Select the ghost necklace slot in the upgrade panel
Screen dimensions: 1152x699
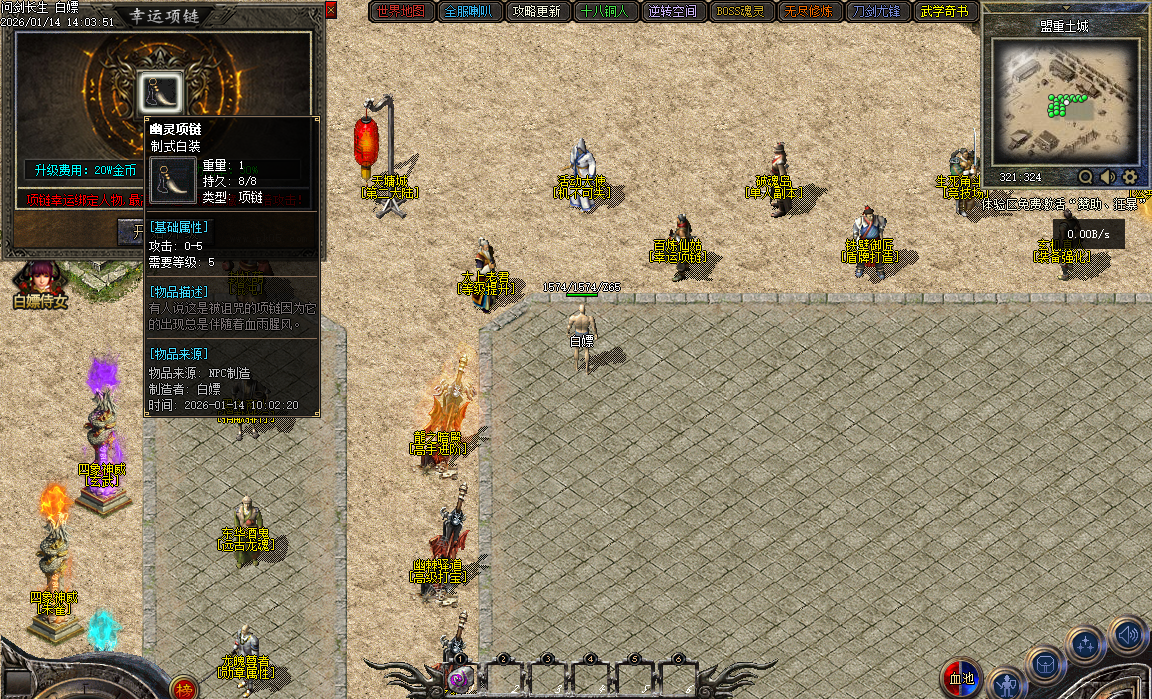(x=157, y=90)
